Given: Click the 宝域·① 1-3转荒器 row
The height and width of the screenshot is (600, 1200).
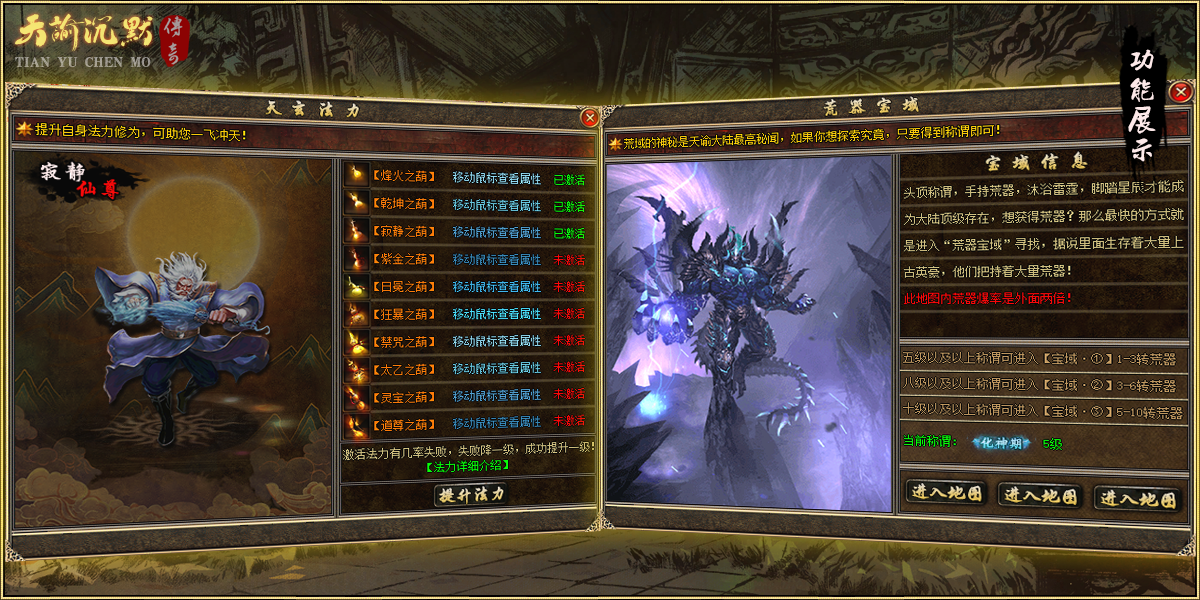Looking at the screenshot, I should [x=1040, y=359].
